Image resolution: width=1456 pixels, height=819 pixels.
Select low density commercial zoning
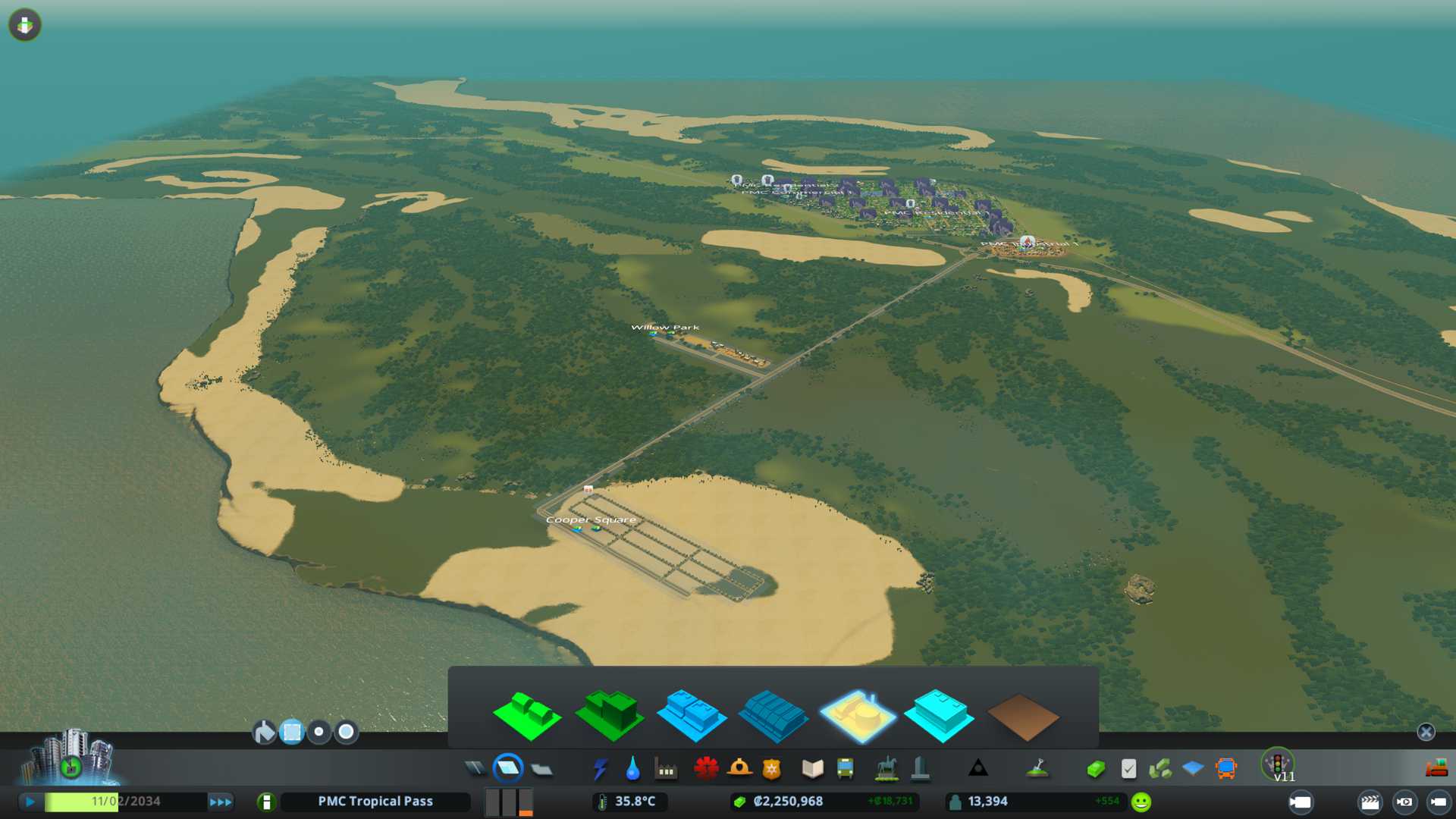691,714
